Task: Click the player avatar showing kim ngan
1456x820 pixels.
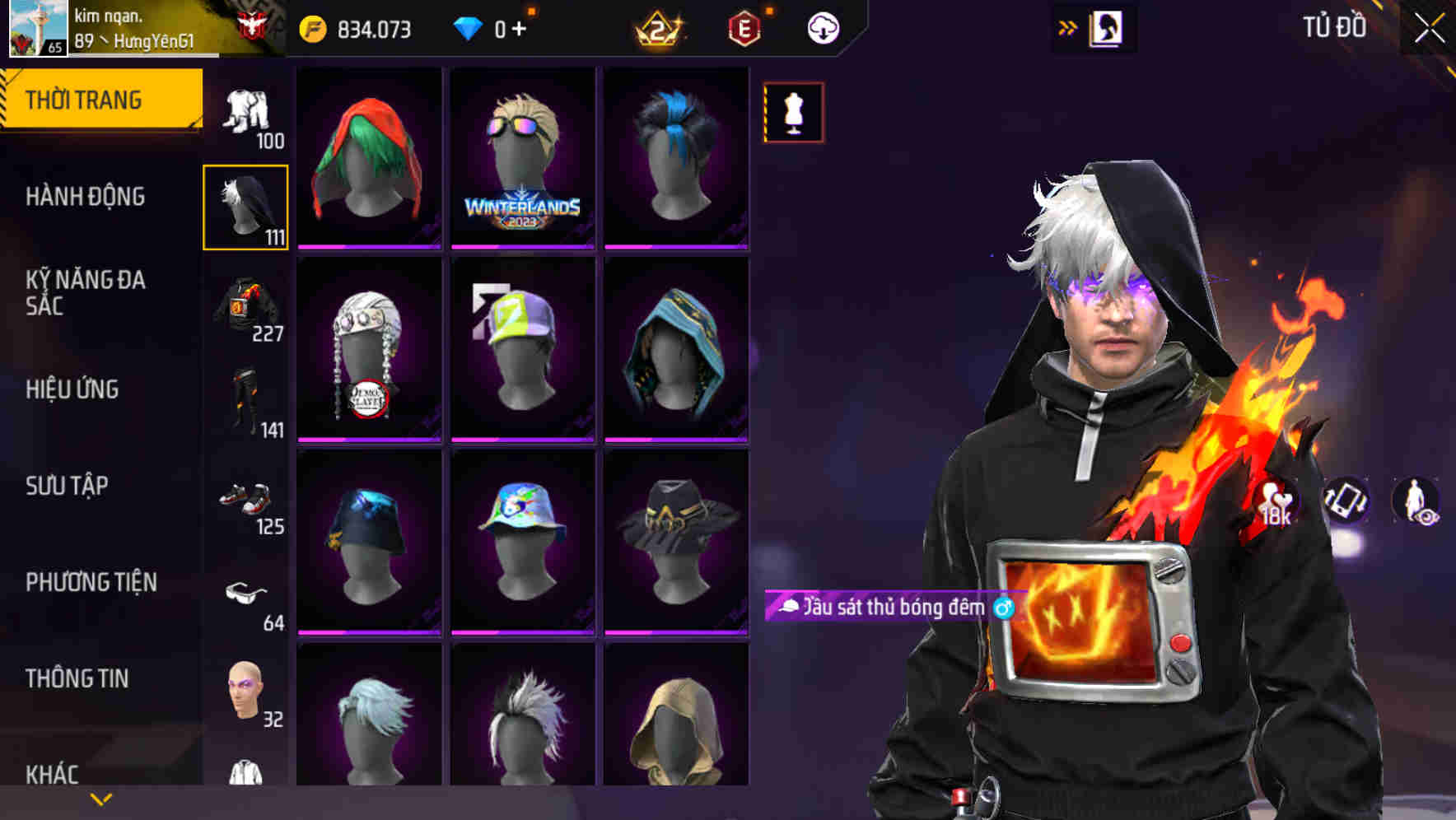Action: tap(37, 29)
